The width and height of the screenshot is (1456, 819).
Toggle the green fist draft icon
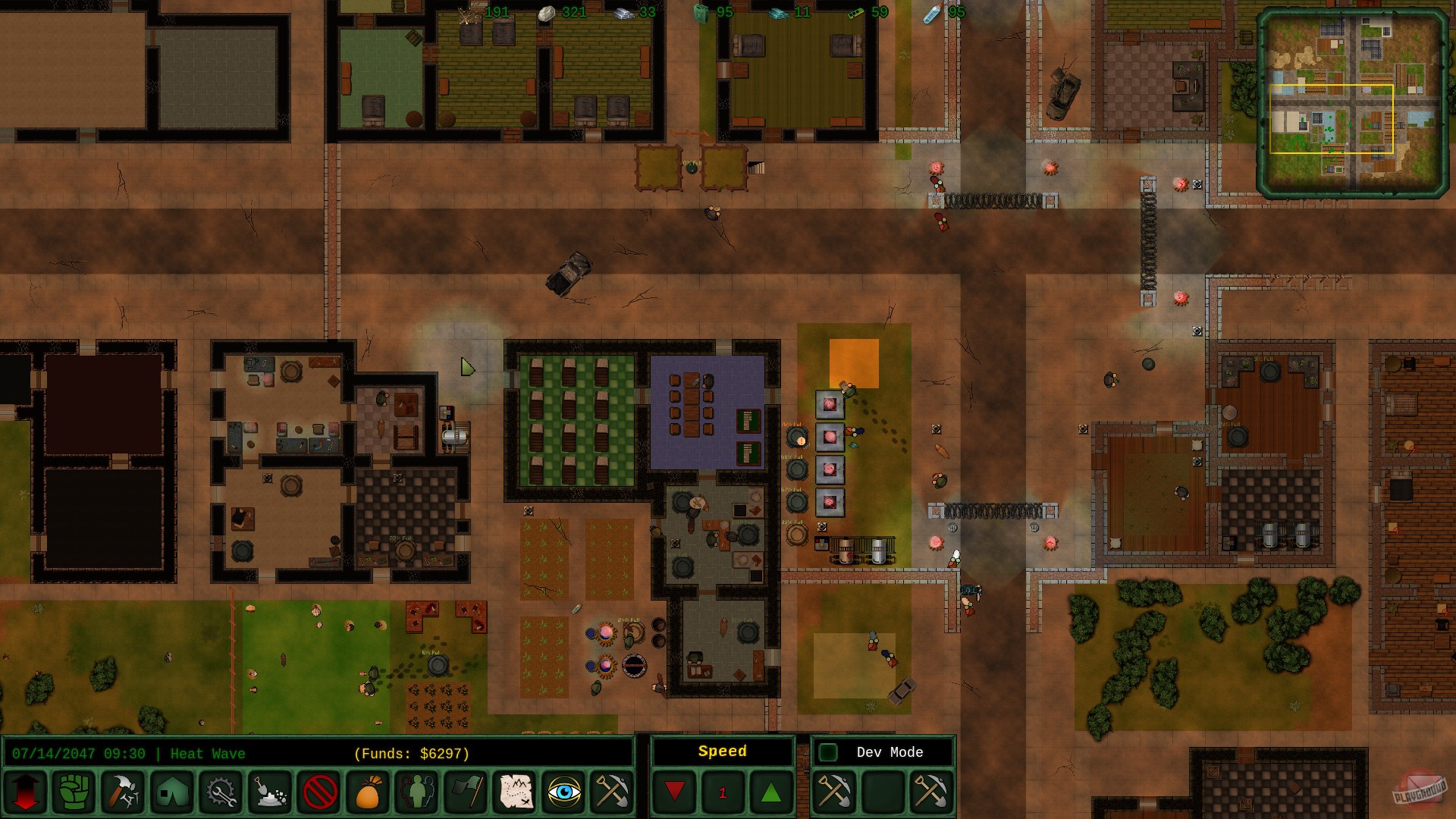76,792
